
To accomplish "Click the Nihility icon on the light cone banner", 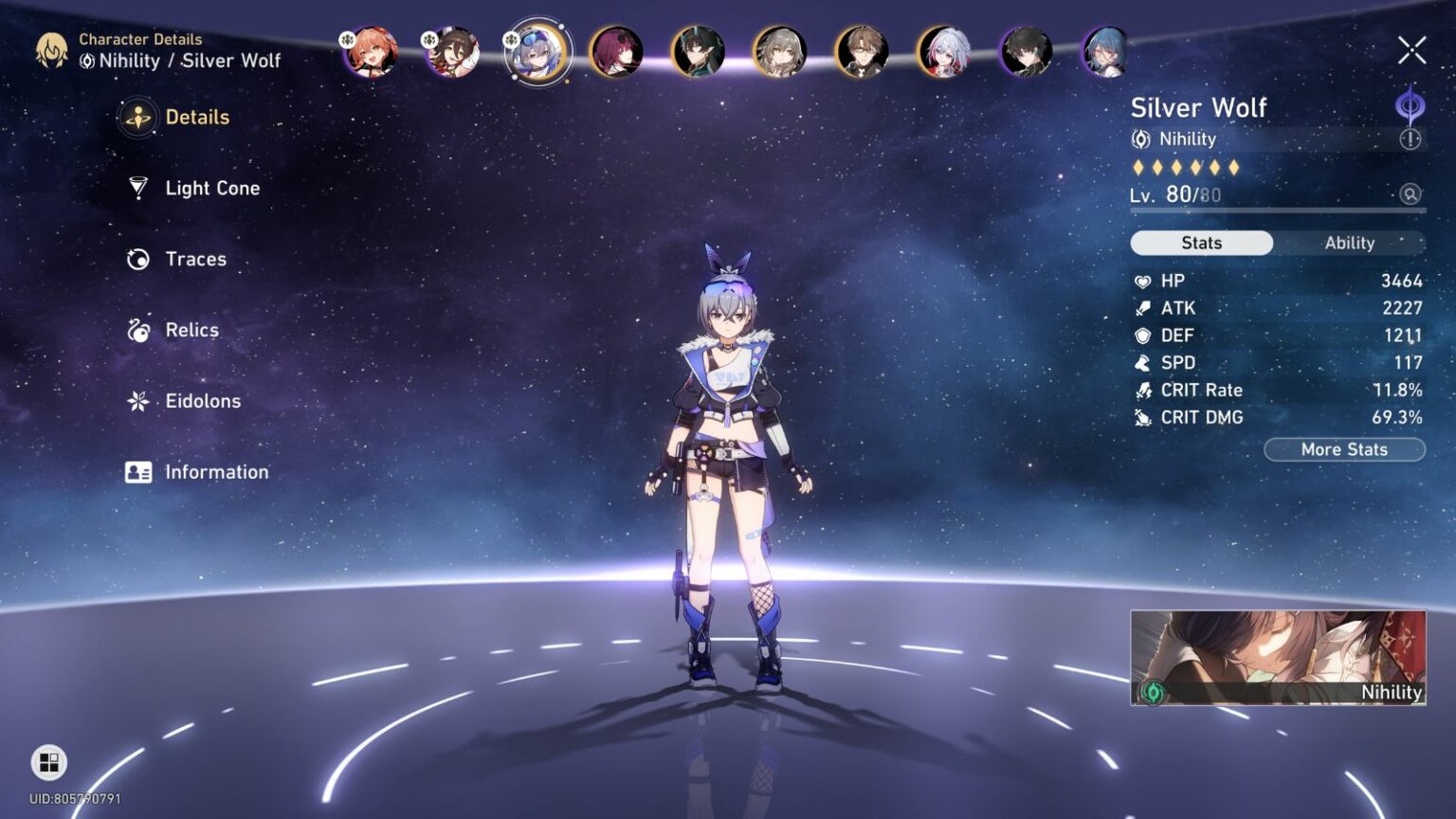I will pos(1153,692).
